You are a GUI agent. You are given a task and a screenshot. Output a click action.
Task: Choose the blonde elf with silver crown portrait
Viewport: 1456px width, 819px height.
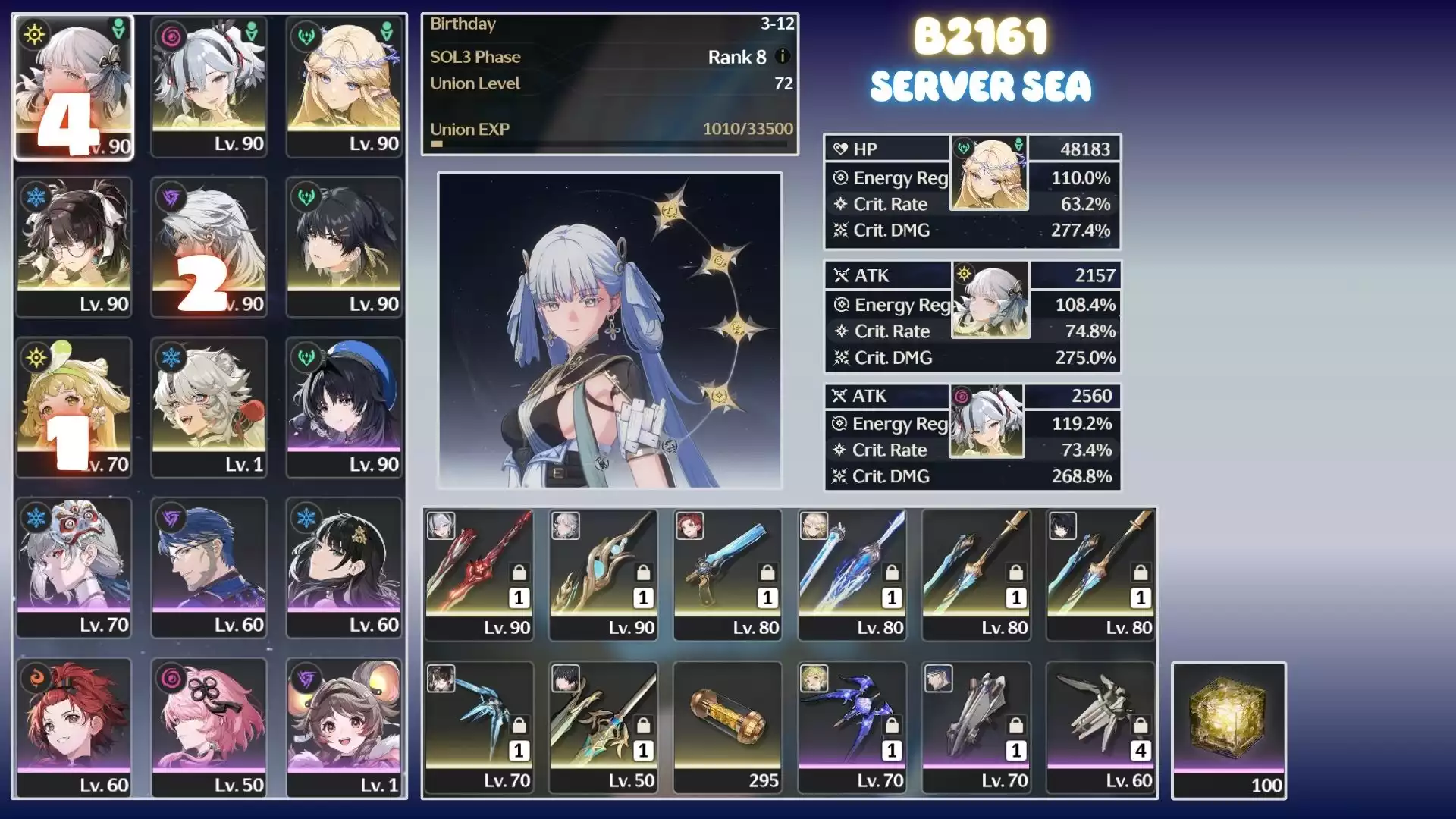tap(344, 86)
